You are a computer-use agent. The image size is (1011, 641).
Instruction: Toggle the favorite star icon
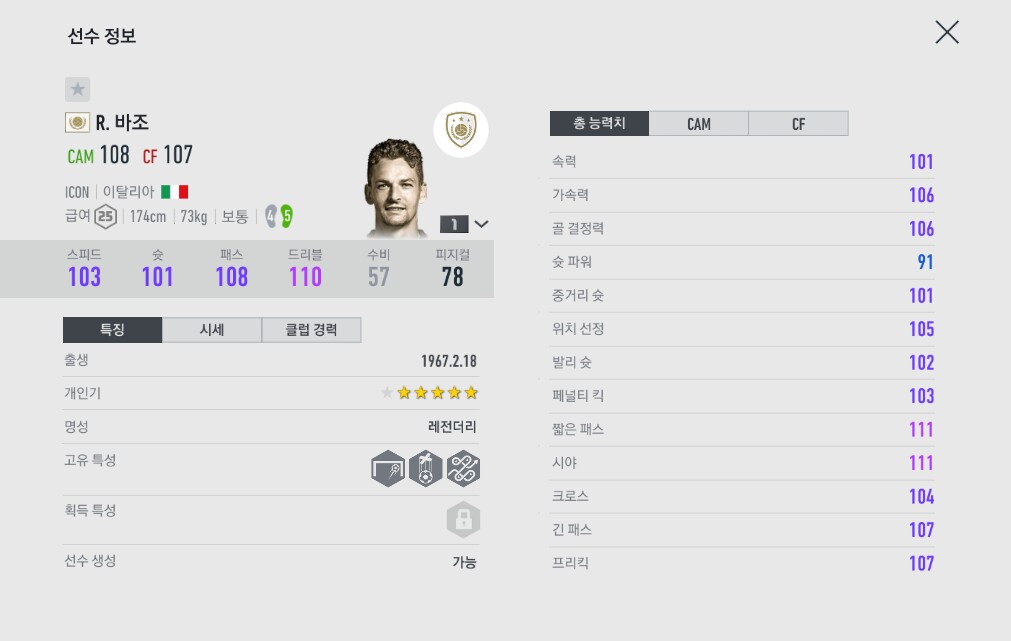pyautogui.click(x=78, y=89)
